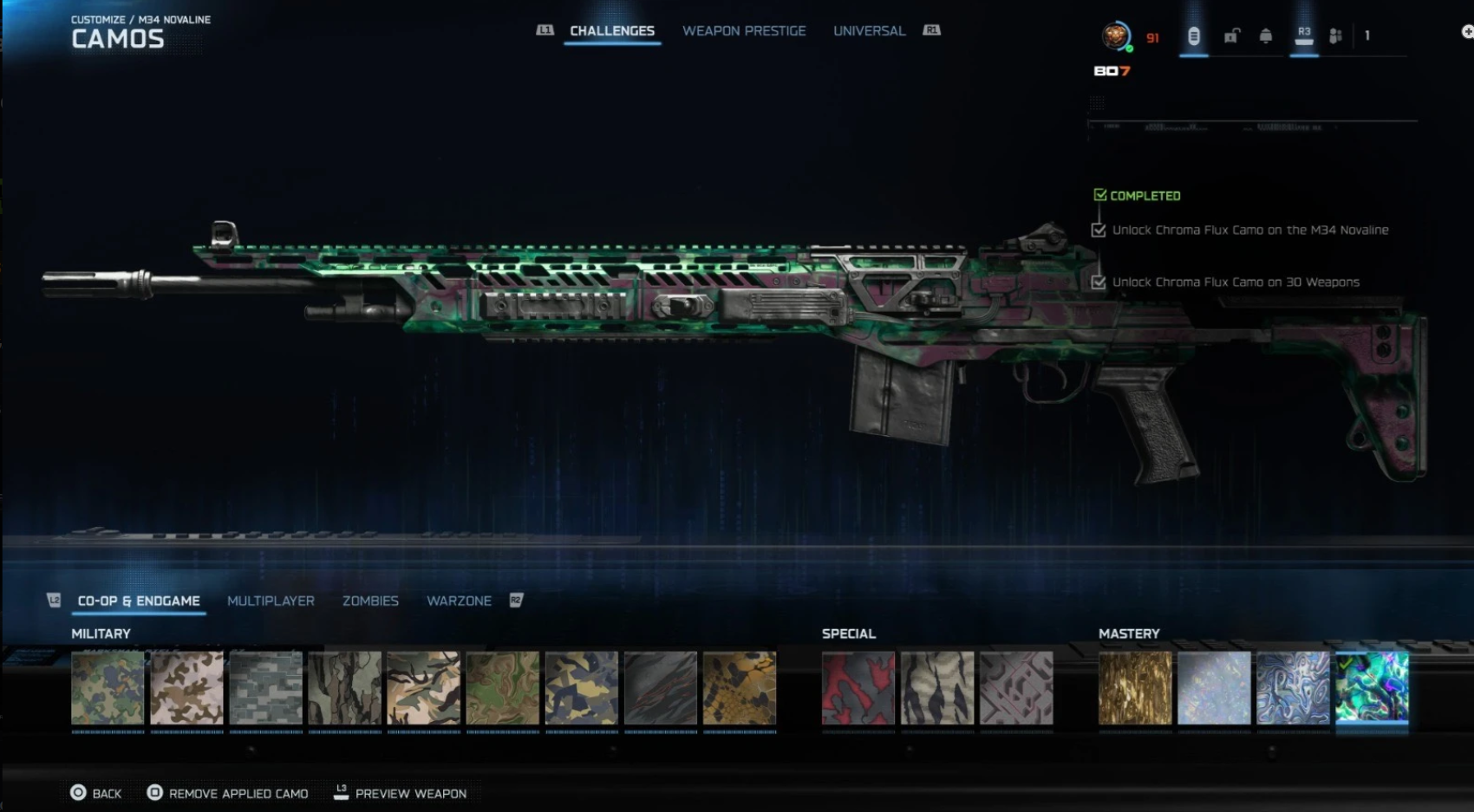Open the R1 page selector
Screen dimensions: 1474x812
point(932,29)
